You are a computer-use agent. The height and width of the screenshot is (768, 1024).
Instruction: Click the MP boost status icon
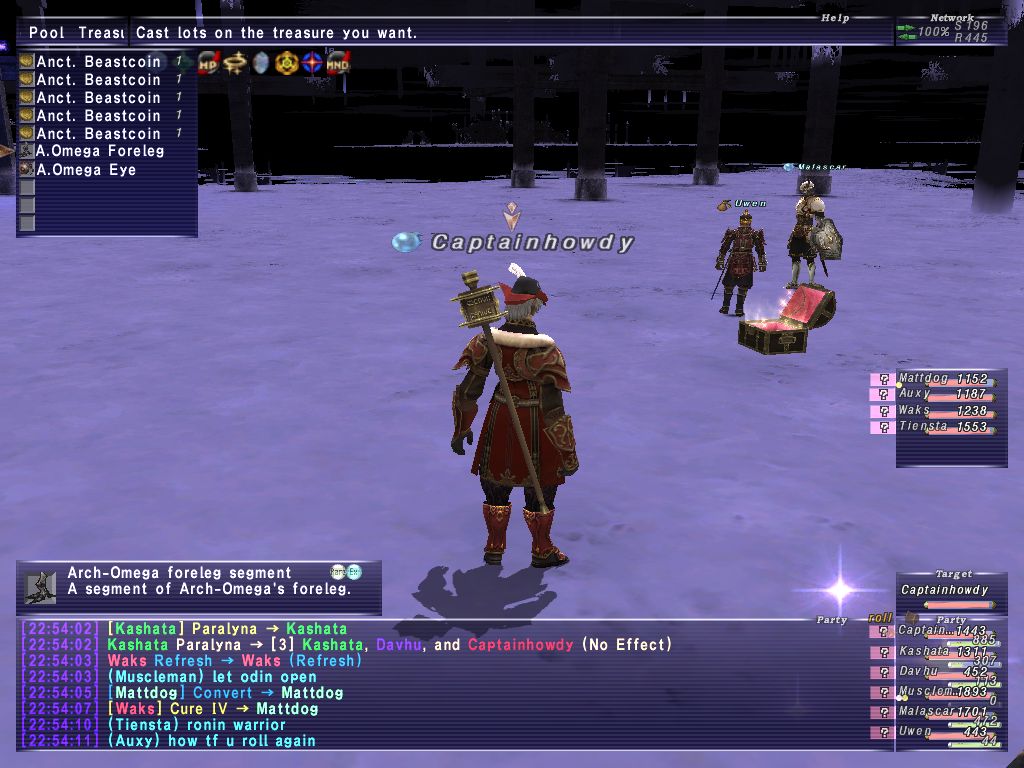click(209, 63)
